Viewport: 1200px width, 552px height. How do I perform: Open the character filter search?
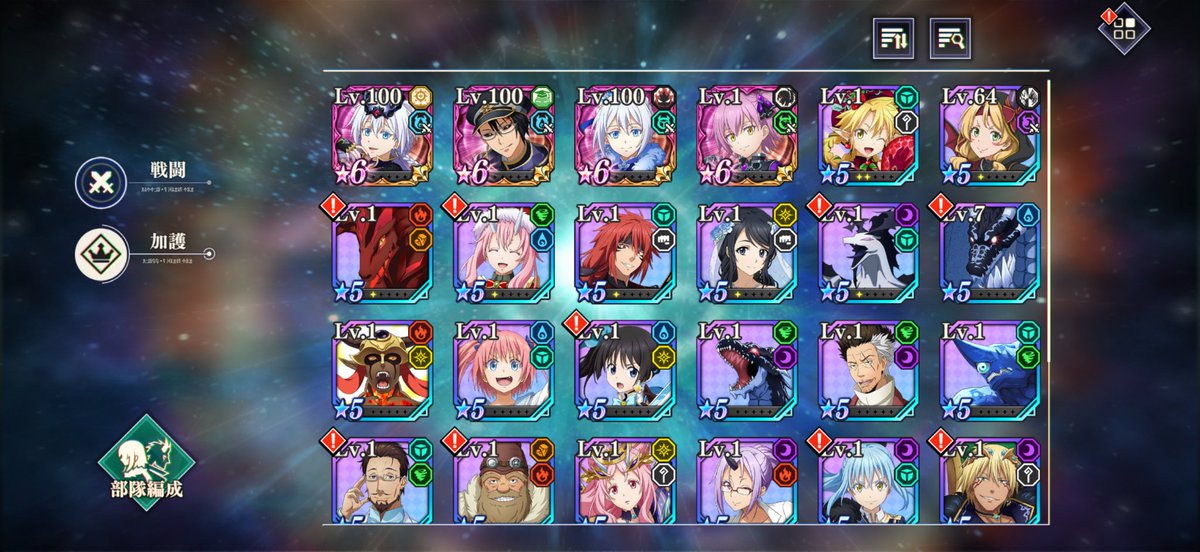[950, 39]
